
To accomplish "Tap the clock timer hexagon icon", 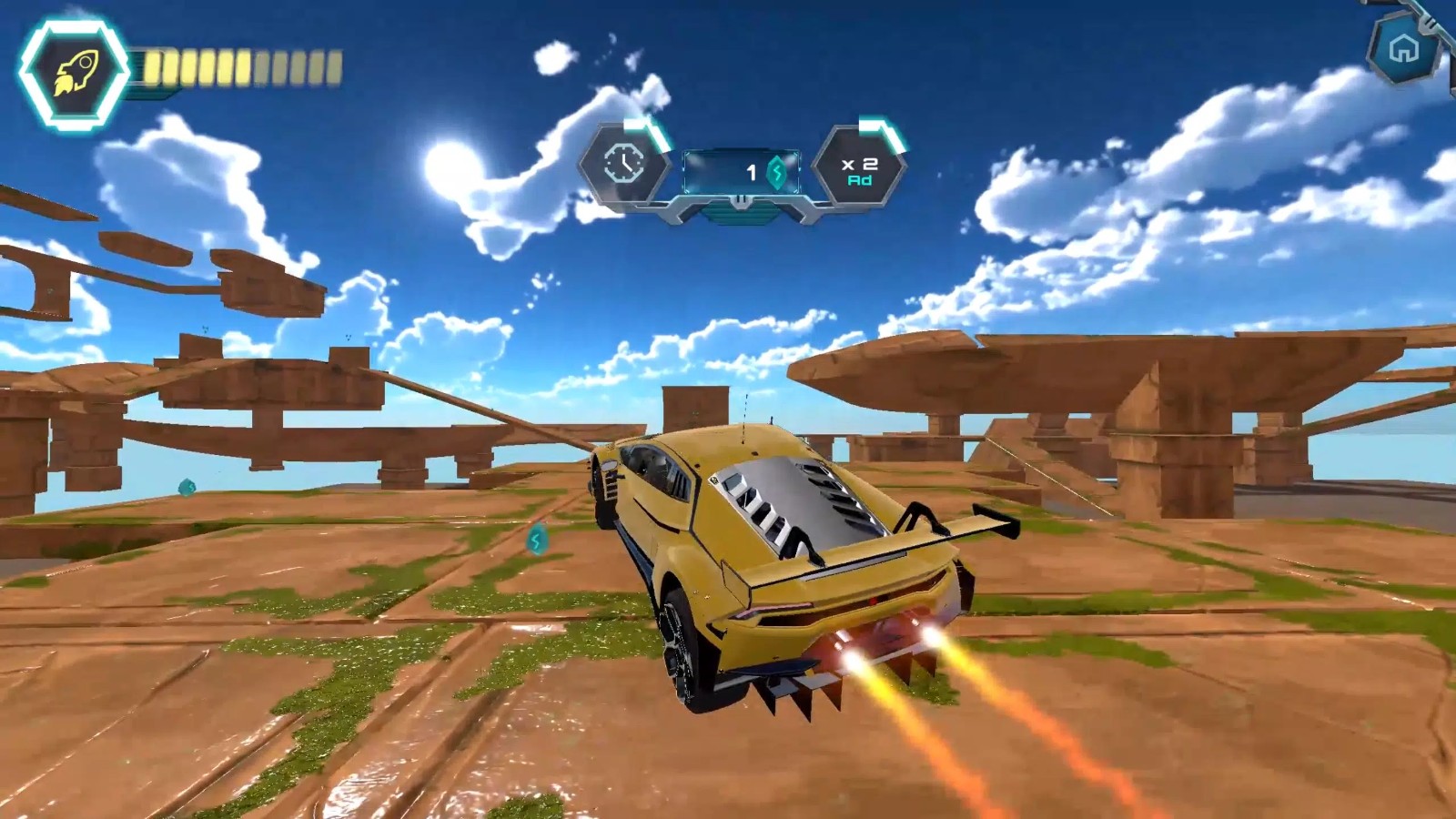I will coord(624,165).
